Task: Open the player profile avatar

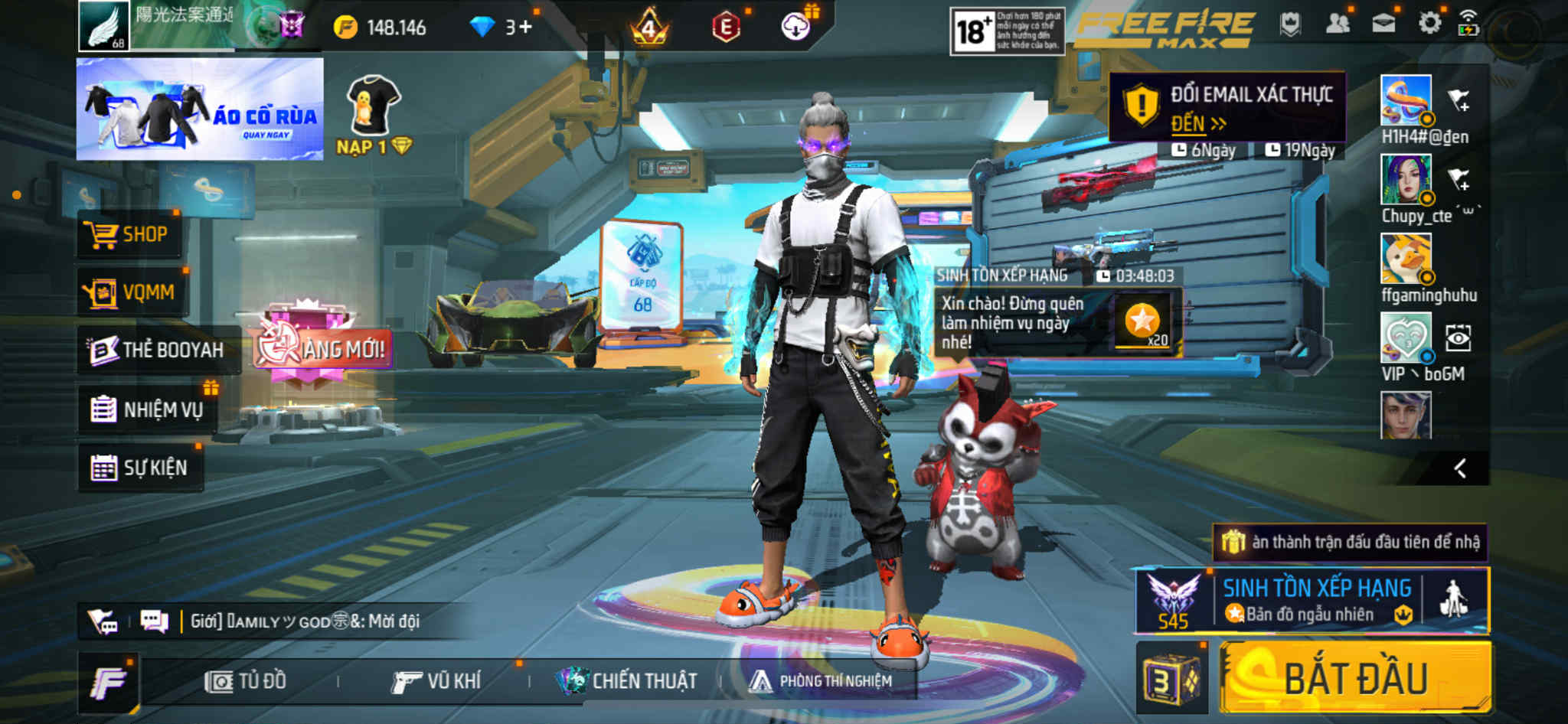Action: 104,26
